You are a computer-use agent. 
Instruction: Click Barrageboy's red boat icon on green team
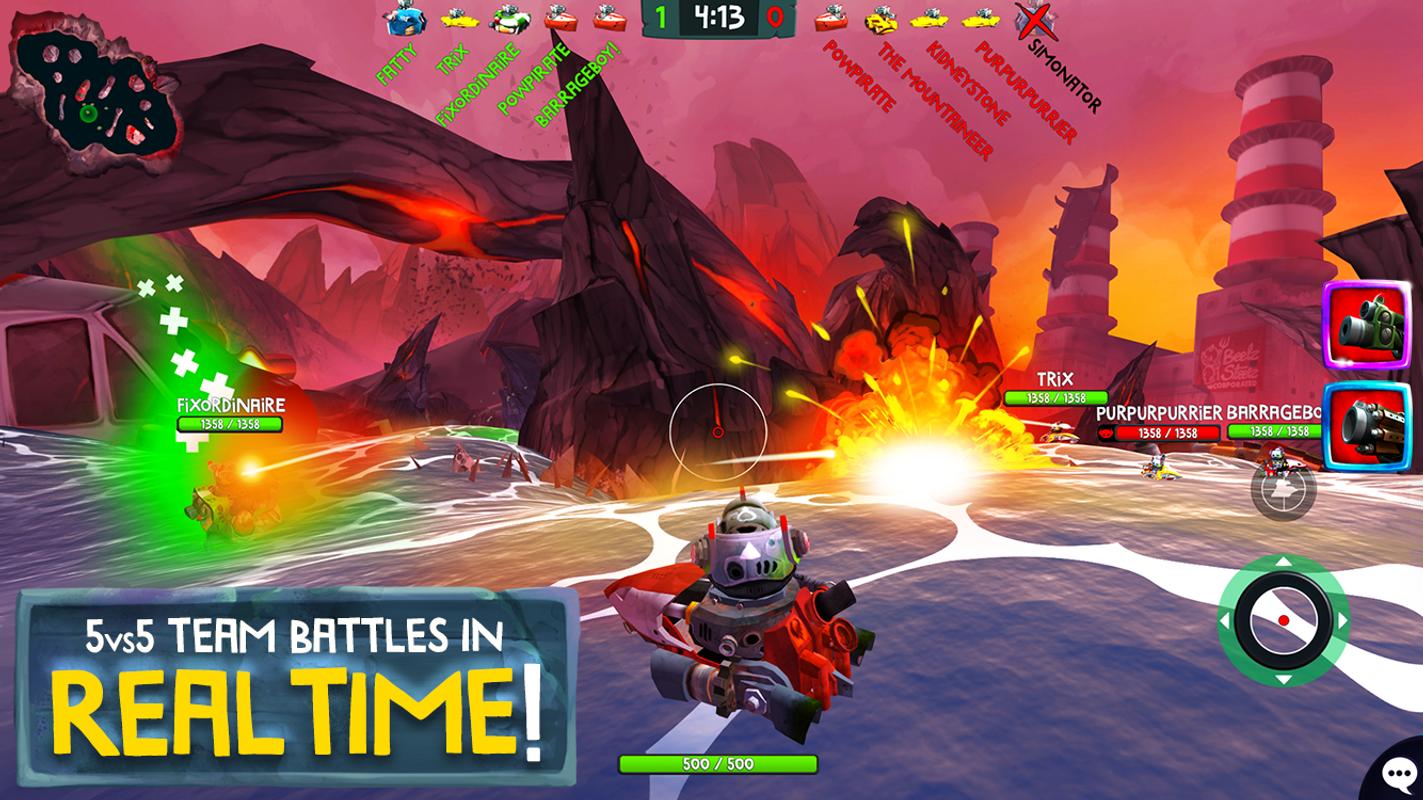pos(607,18)
